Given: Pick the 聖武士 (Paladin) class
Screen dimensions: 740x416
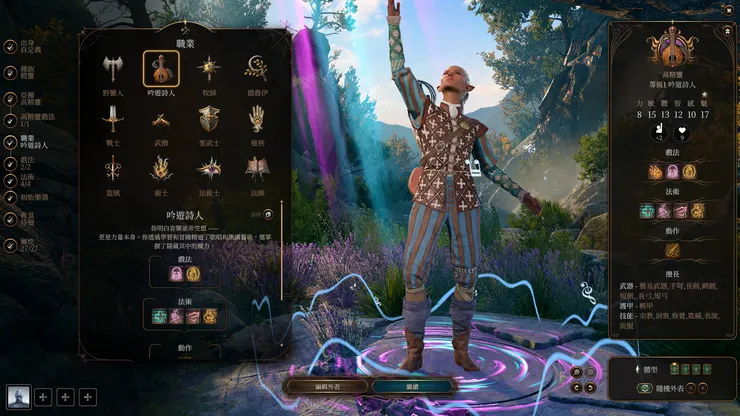Looking at the screenshot, I should [209, 120].
